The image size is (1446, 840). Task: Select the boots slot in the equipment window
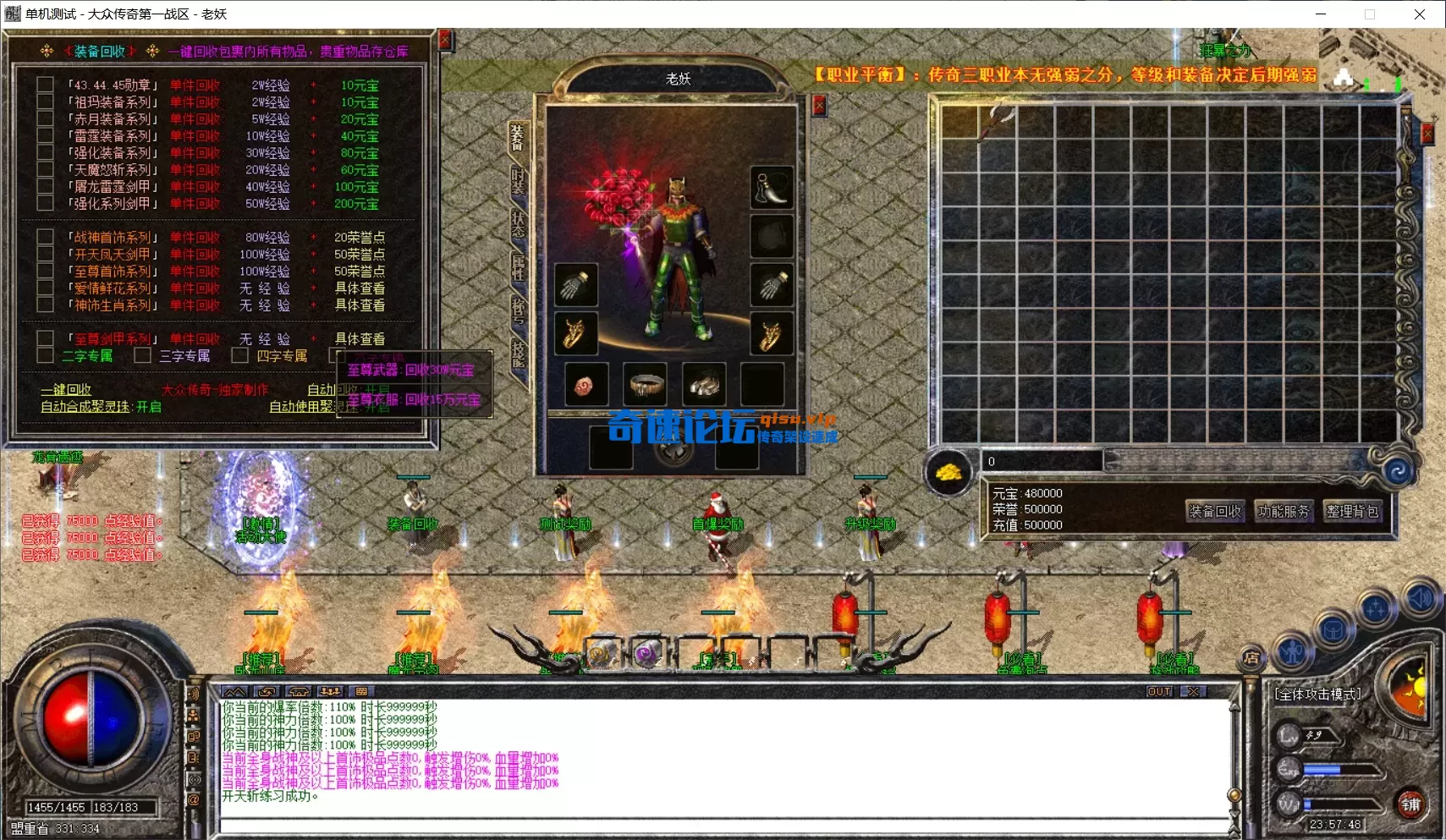point(772,189)
